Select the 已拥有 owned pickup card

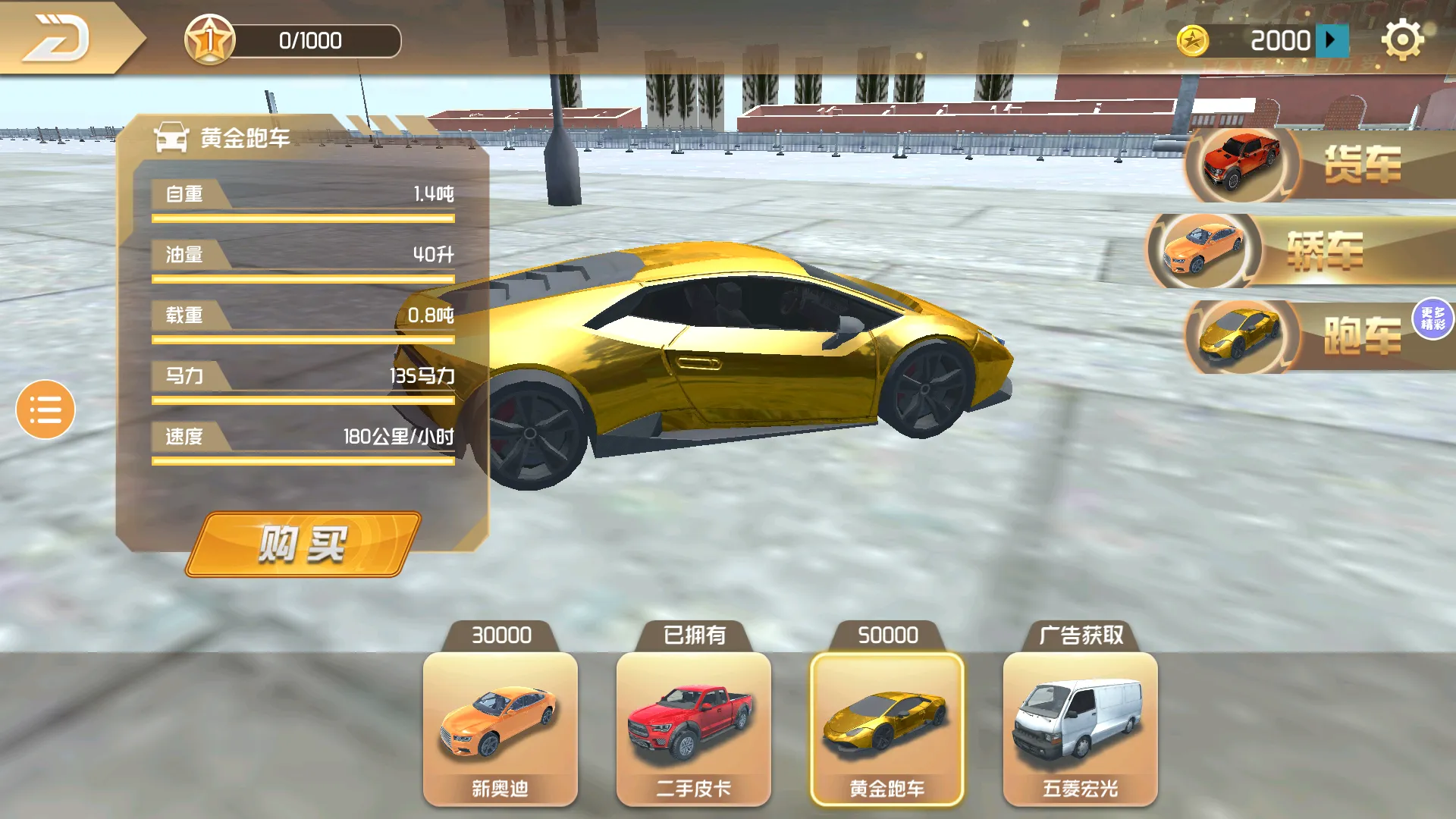click(693, 728)
